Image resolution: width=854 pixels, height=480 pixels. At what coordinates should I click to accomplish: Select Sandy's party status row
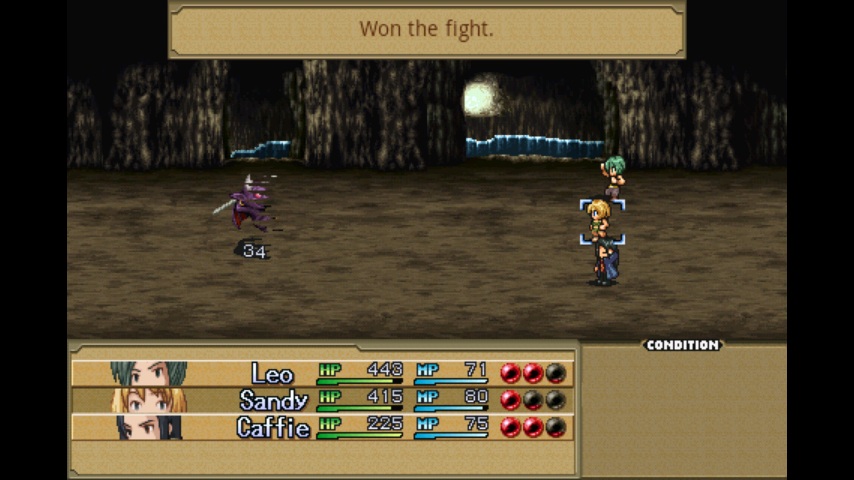322,400
